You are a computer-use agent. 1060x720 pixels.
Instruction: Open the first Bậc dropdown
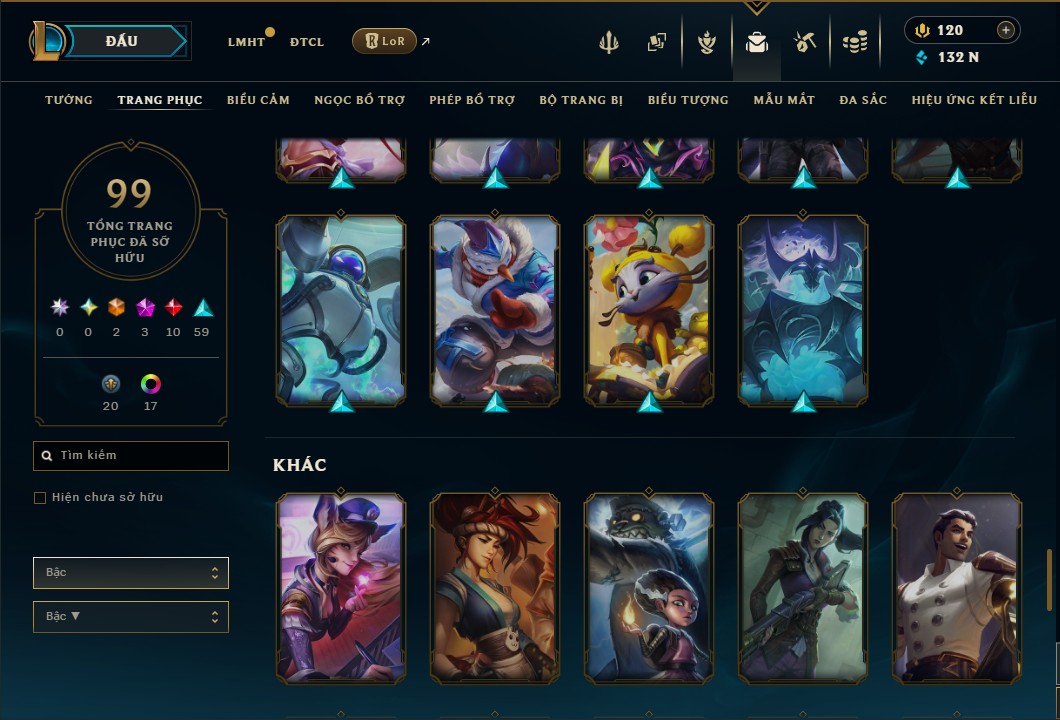[131, 573]
